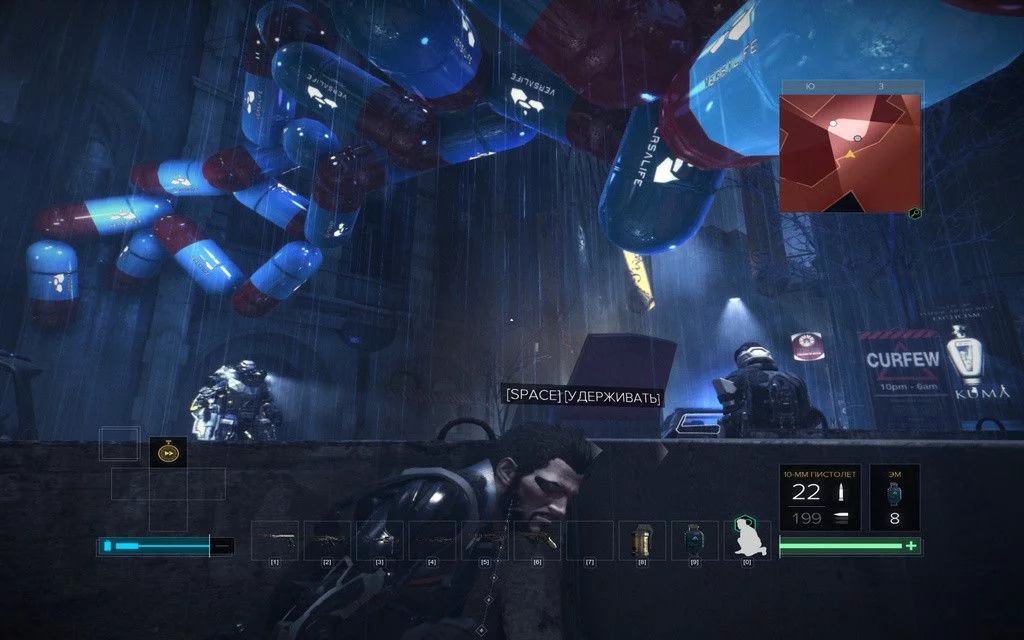1024x640 pixels.
Task: Select the yellow canister grenade in slot [8]
Action: point(641,540)
